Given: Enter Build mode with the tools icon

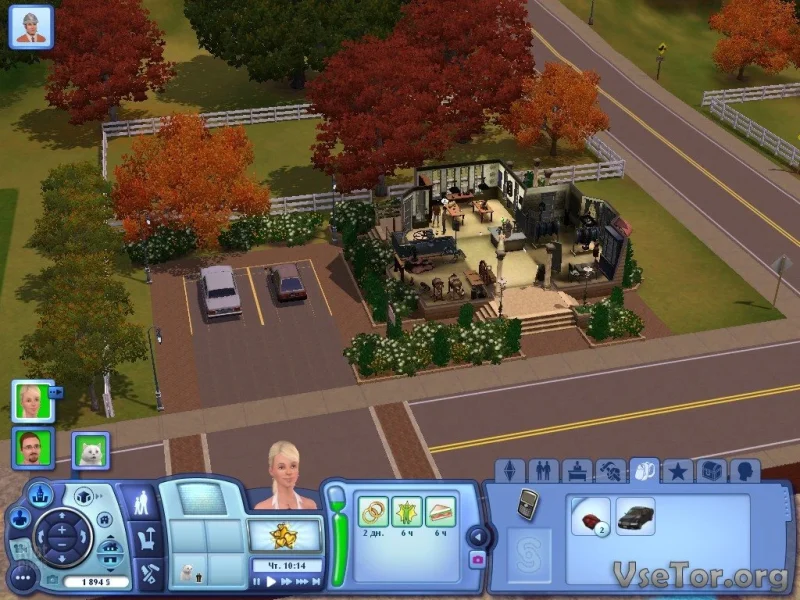Looking at the screenshot, I should pos(147,573).
